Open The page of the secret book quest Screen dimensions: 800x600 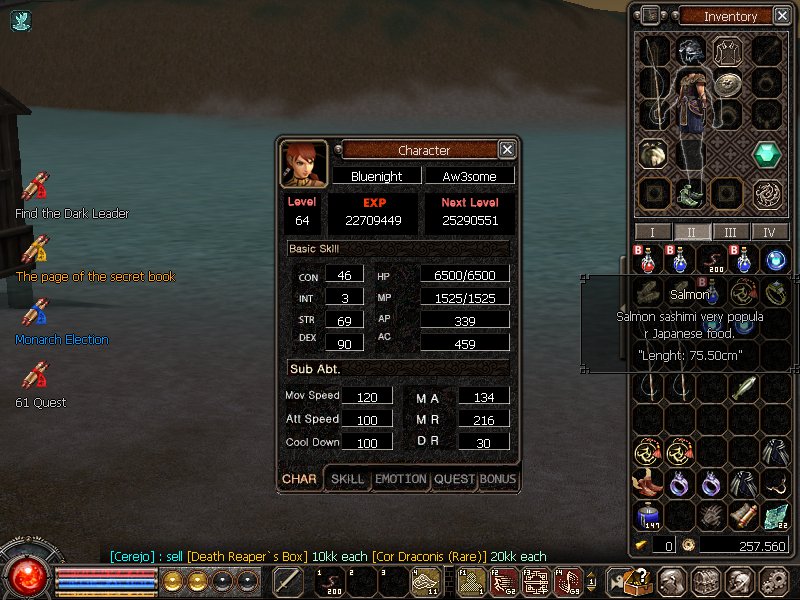[x=36, y=249]
